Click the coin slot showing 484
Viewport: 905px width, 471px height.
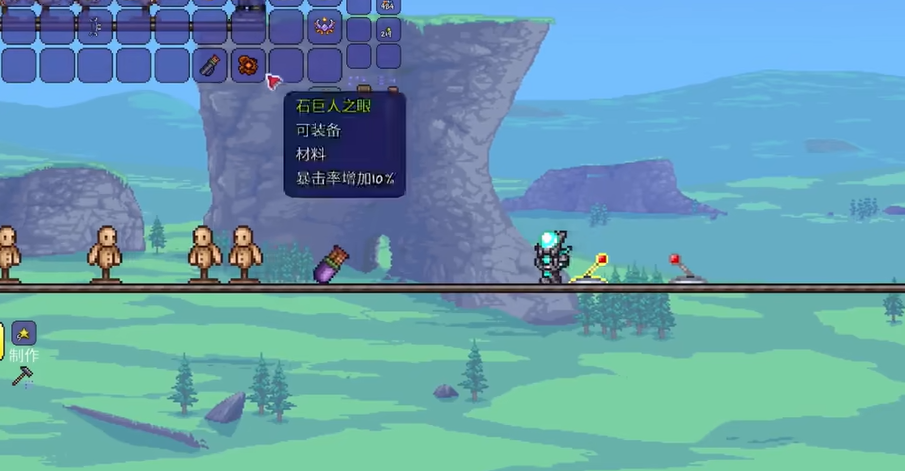tap(388, 5)
